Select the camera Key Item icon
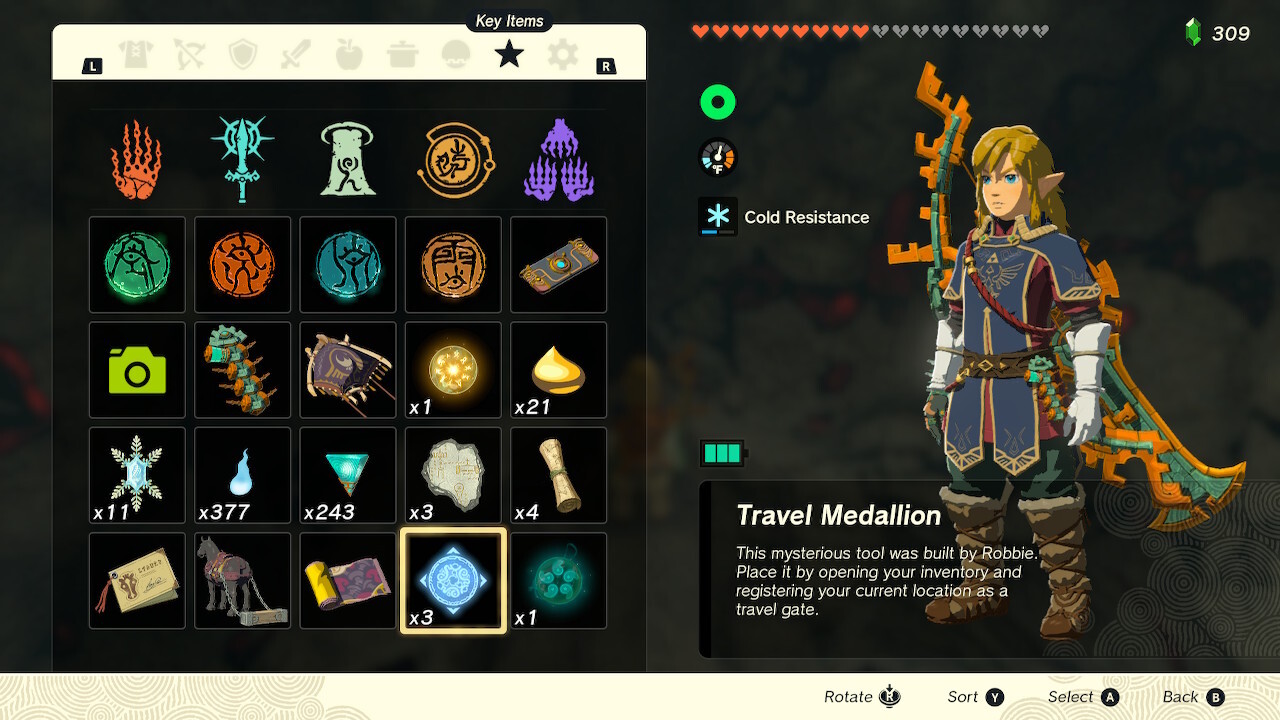1280x720 pixels. 137,370
